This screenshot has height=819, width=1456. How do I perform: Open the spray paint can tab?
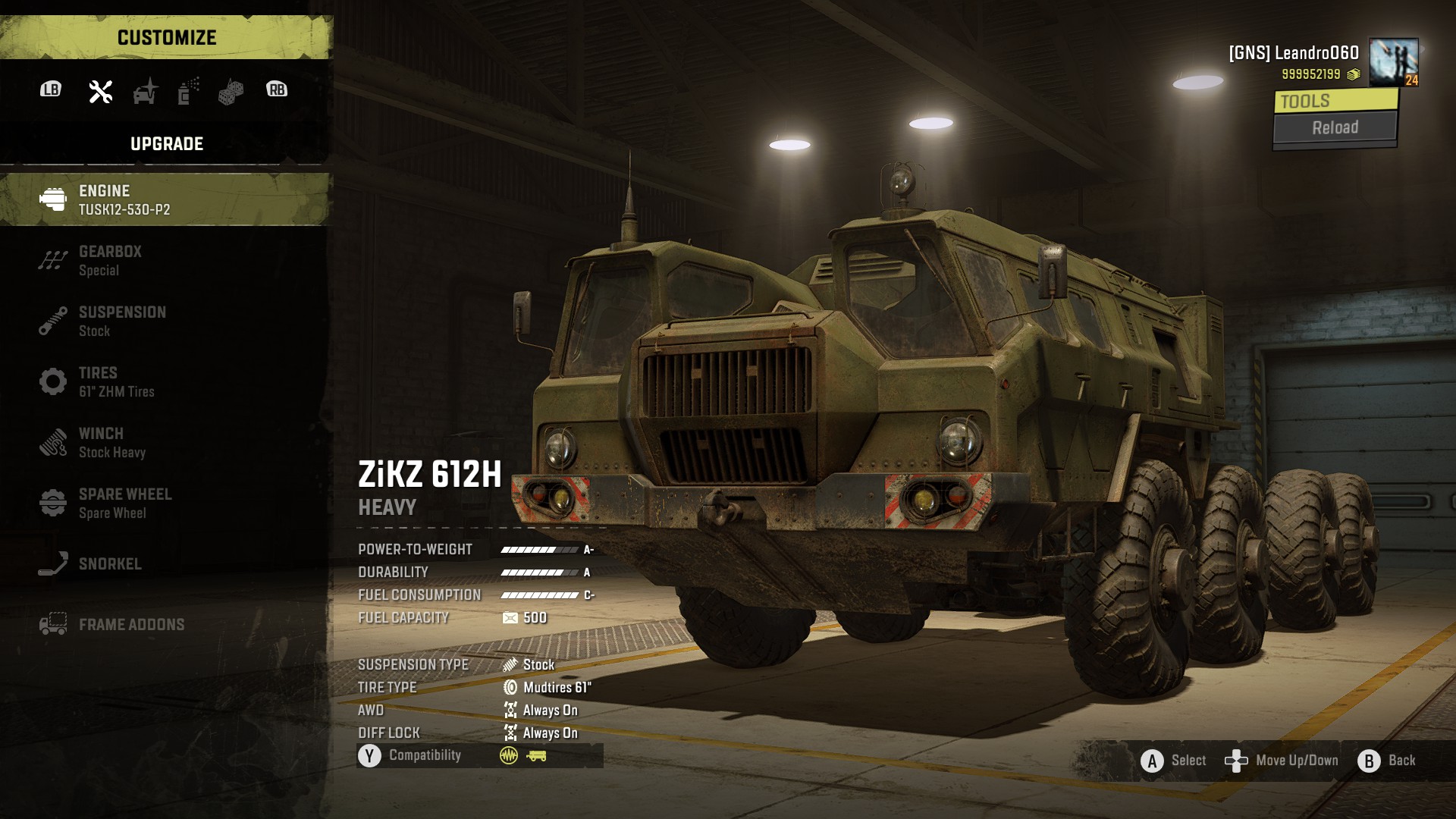click(x=188, y=91)
